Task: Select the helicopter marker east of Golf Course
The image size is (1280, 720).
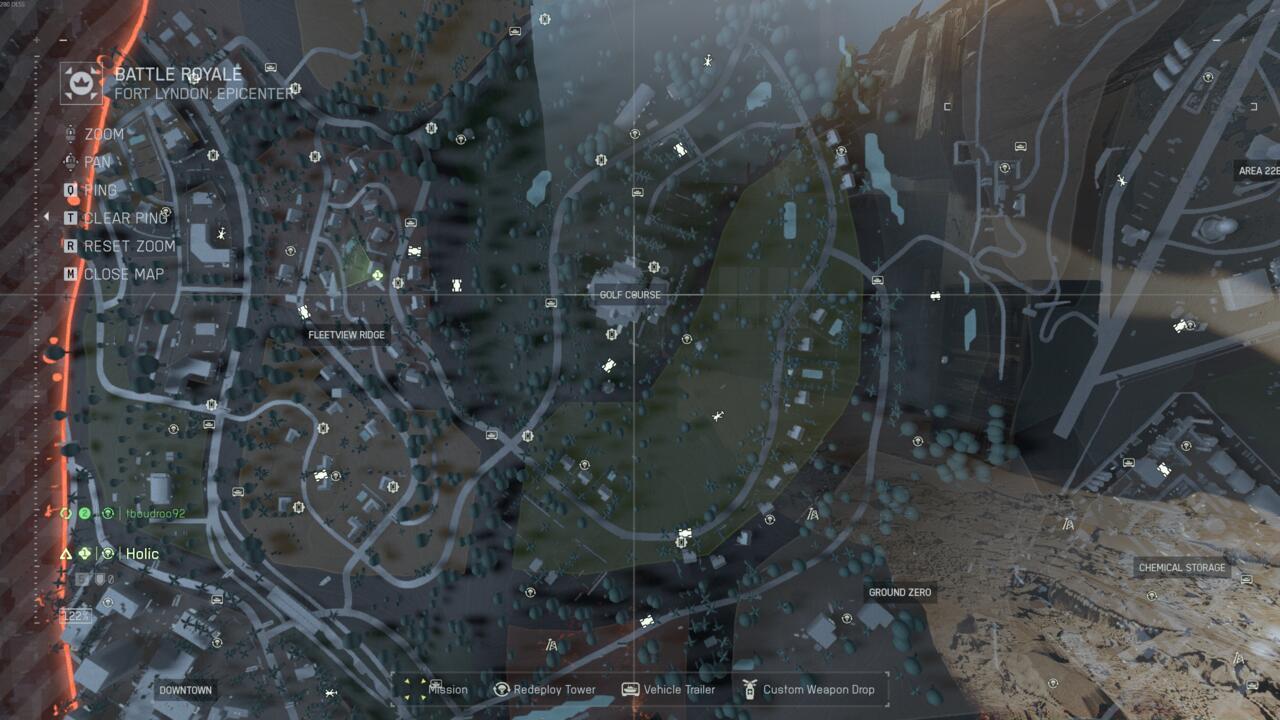Action: pyautogui.click(x=717, y=417)
